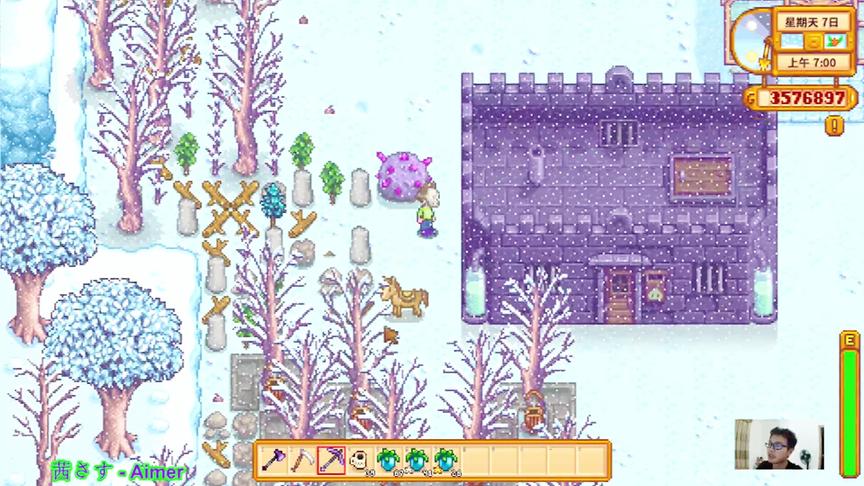The width and height of the screenshot is (864, 486).
Task: Open the journal exclamation mark icon
Action: point(833,126)
